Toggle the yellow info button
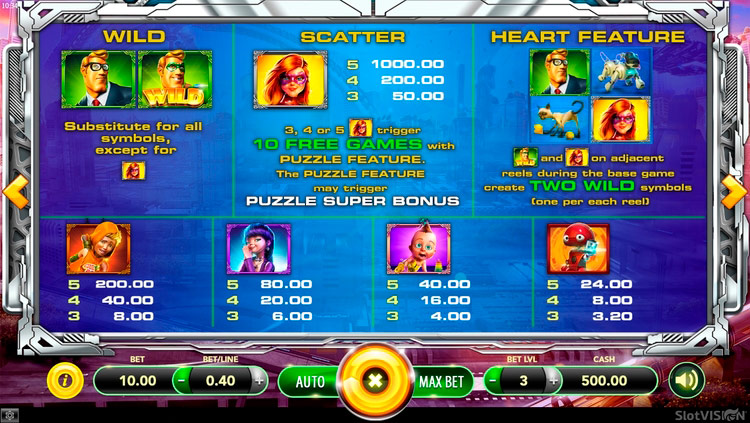The image size is (750, 423). point(66,380)
